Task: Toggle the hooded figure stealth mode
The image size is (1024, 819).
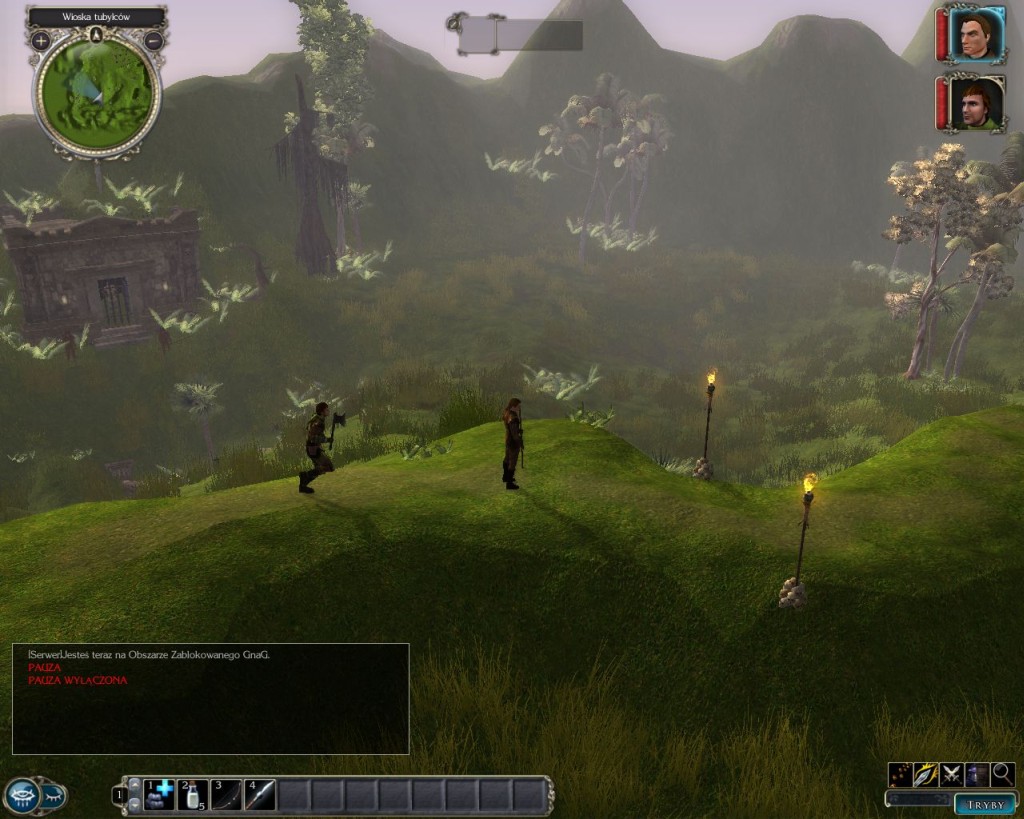Action: (x=977, y=774)
